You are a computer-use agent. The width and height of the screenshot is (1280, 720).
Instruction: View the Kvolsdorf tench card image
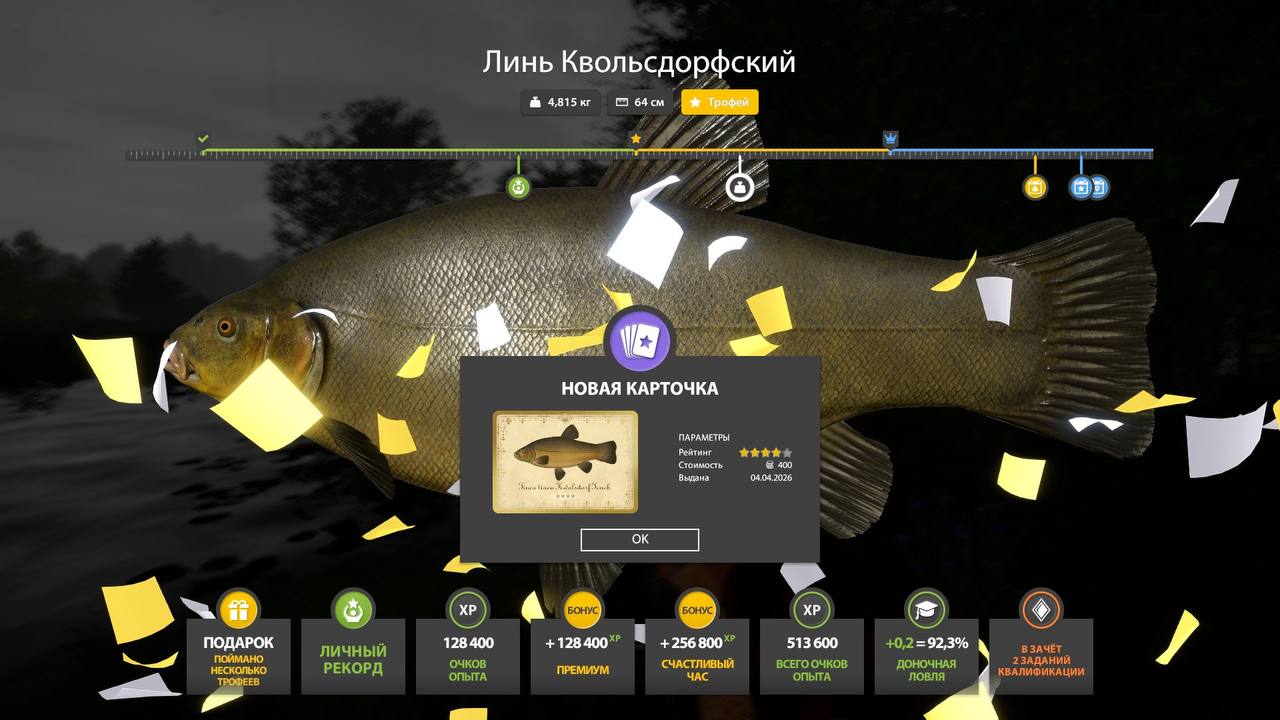(x=565, y=461)
